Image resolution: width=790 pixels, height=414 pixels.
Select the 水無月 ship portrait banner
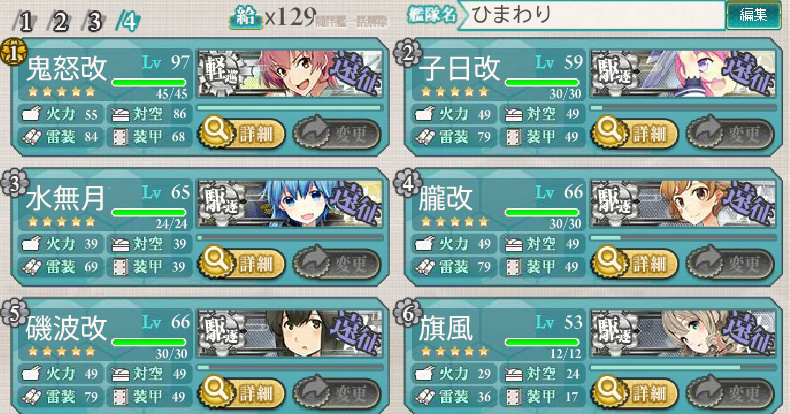click(x=289, y=205)
